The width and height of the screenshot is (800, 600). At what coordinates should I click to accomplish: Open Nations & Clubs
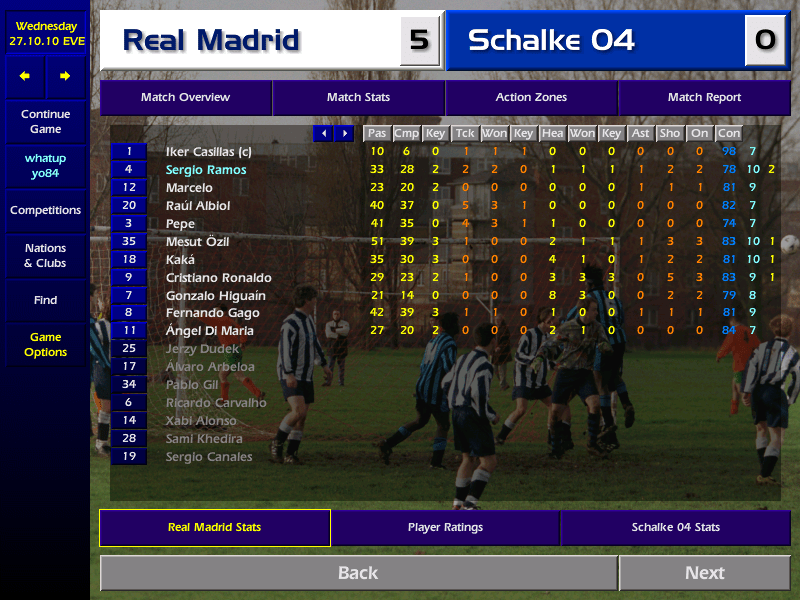pyautogui.click(x=45, y=256)
